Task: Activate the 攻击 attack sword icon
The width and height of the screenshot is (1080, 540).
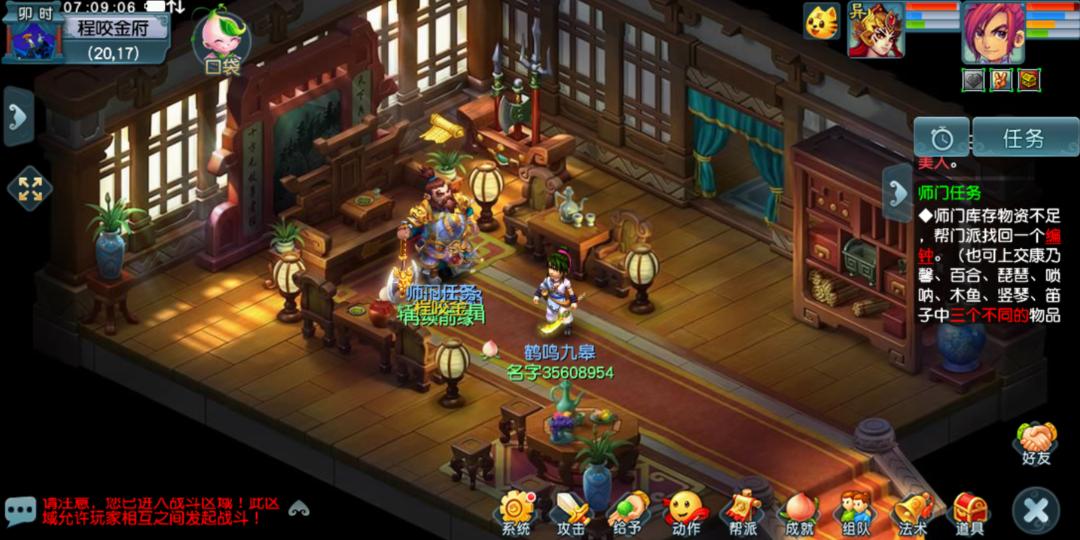Action: pyautogui.click(x=572, y=511)
